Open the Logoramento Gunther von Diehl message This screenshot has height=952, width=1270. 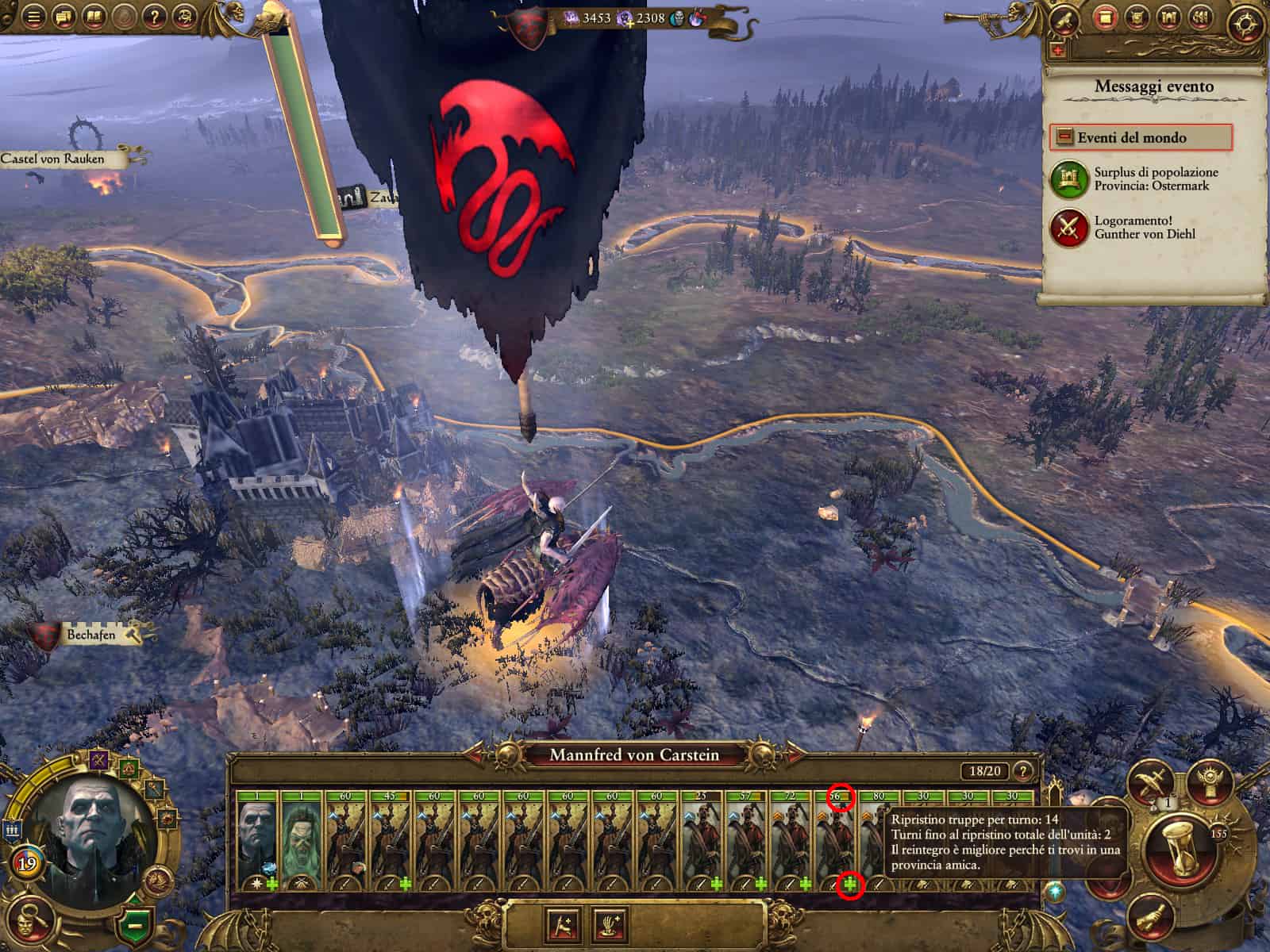pos(1143,227)
